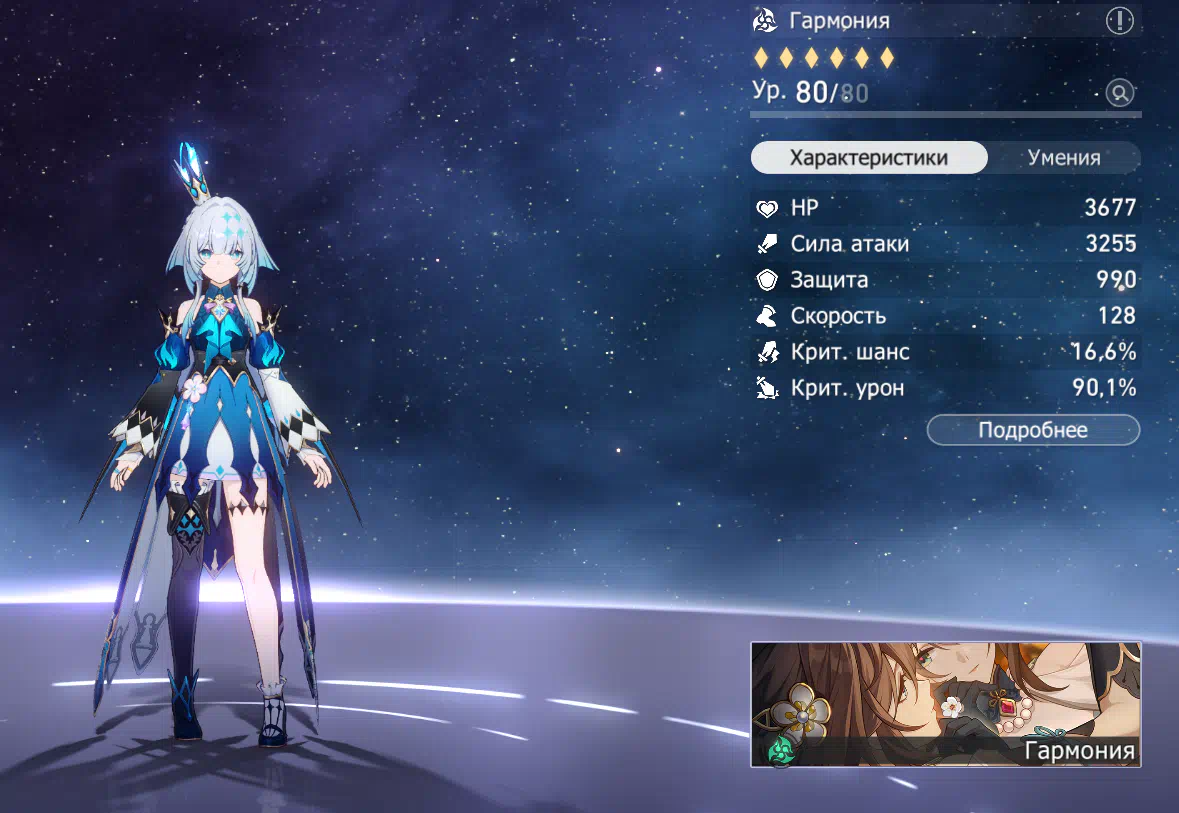Viewport: 1179px width, 813px height.
Task: Switch to the Умения tab
Action: click(1064, 158)
